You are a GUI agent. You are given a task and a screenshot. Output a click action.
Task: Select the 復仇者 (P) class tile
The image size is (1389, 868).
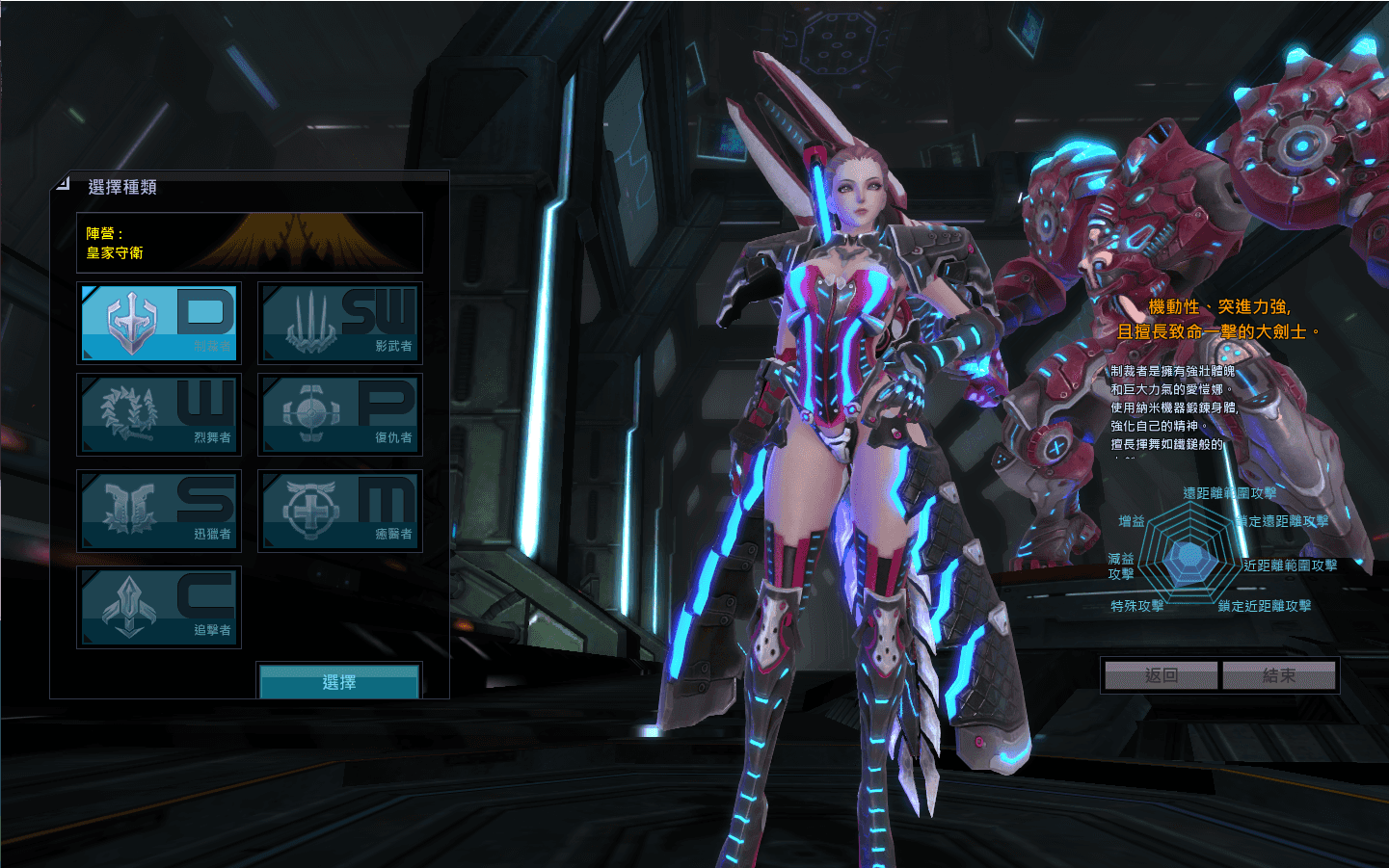(340, 414)
